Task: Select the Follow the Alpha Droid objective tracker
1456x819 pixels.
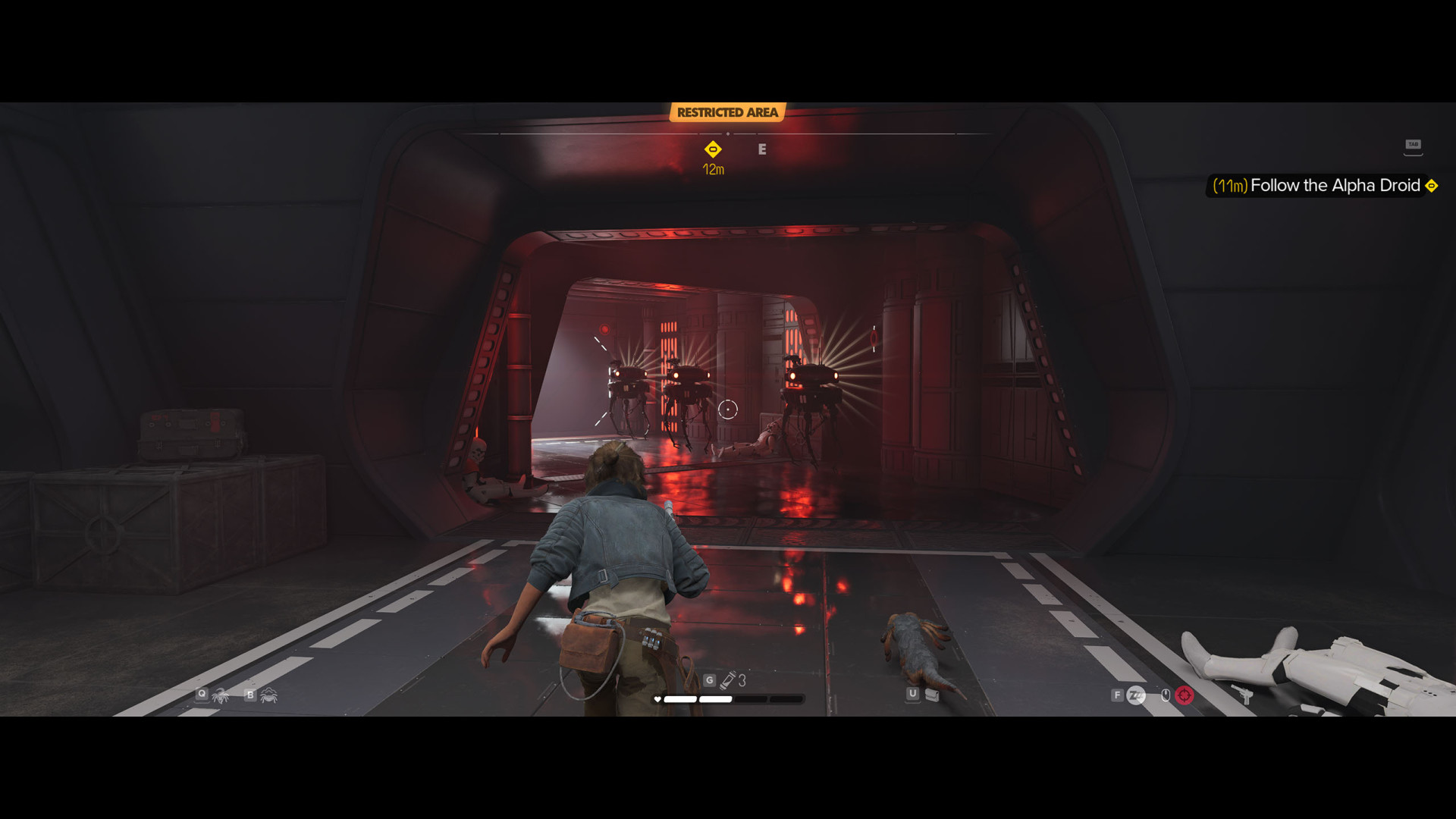Action: [1334, 186]
